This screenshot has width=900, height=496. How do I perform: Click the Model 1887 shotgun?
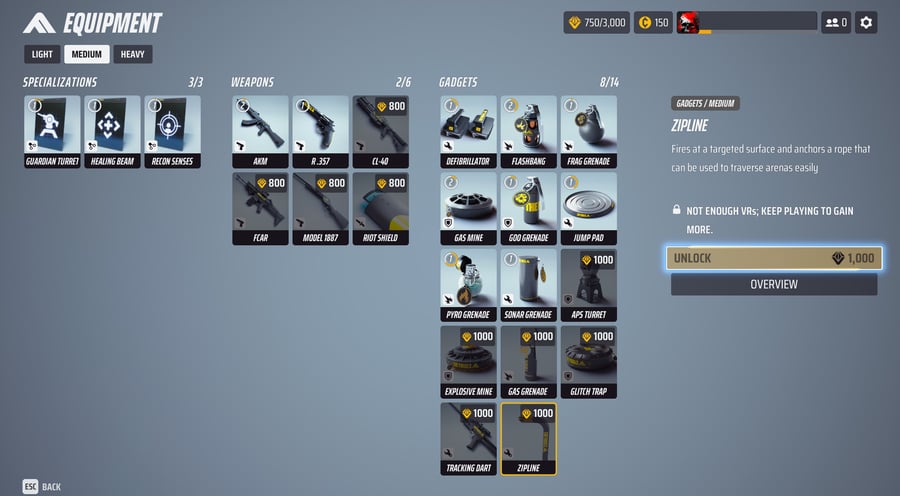[x=320, y=208]
